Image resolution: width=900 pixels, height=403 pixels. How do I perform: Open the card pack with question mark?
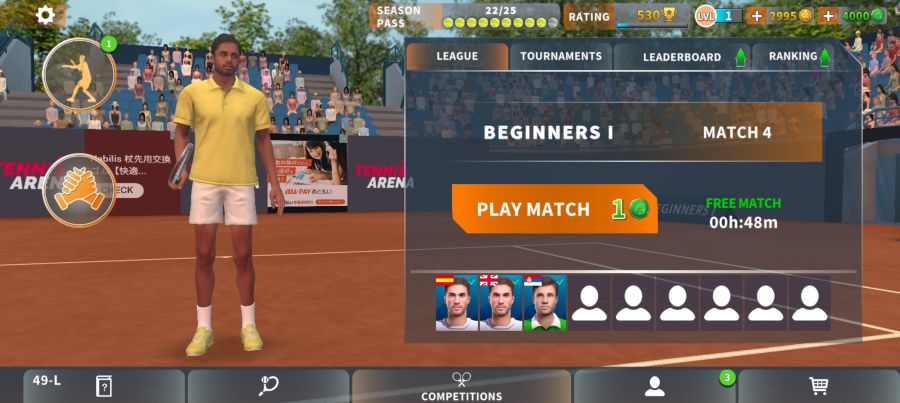pos(103,386)
